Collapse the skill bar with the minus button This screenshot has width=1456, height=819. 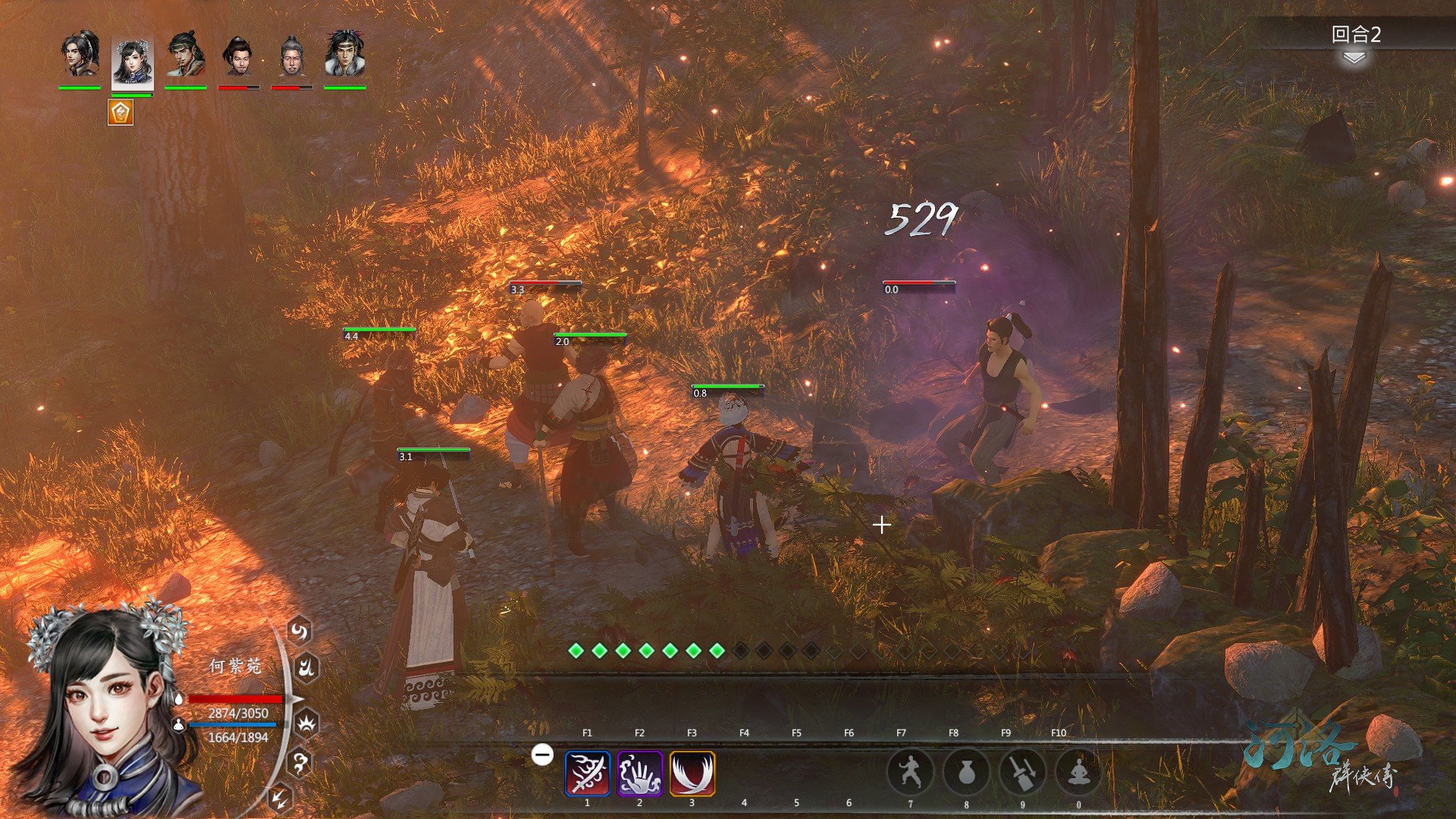point(542,755)
